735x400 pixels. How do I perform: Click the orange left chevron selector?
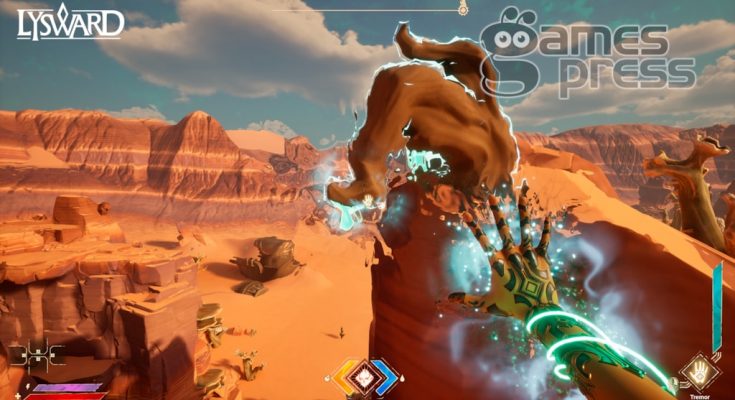tap(345, 376)
